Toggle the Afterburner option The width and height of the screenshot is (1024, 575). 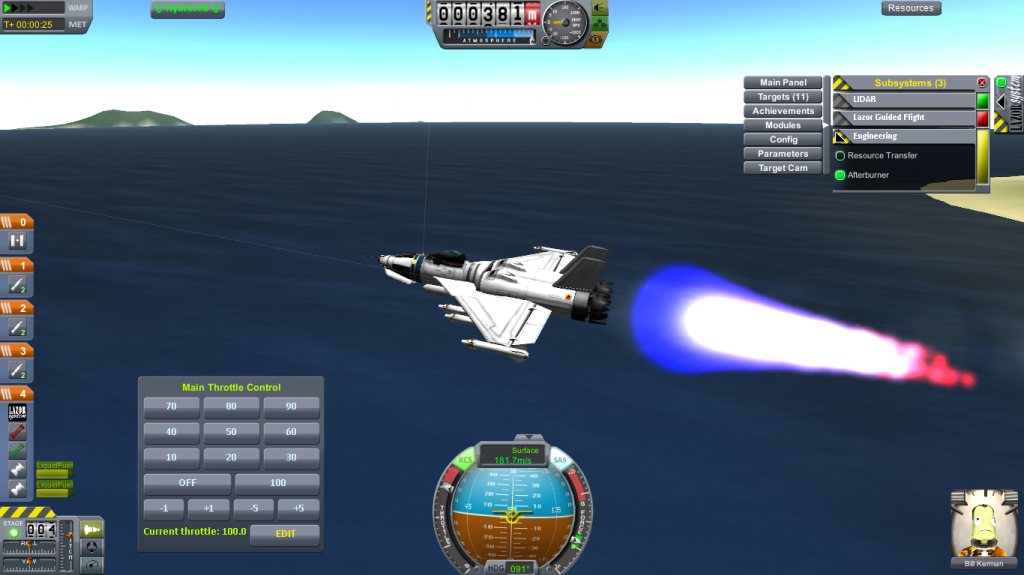click(841, 175)
